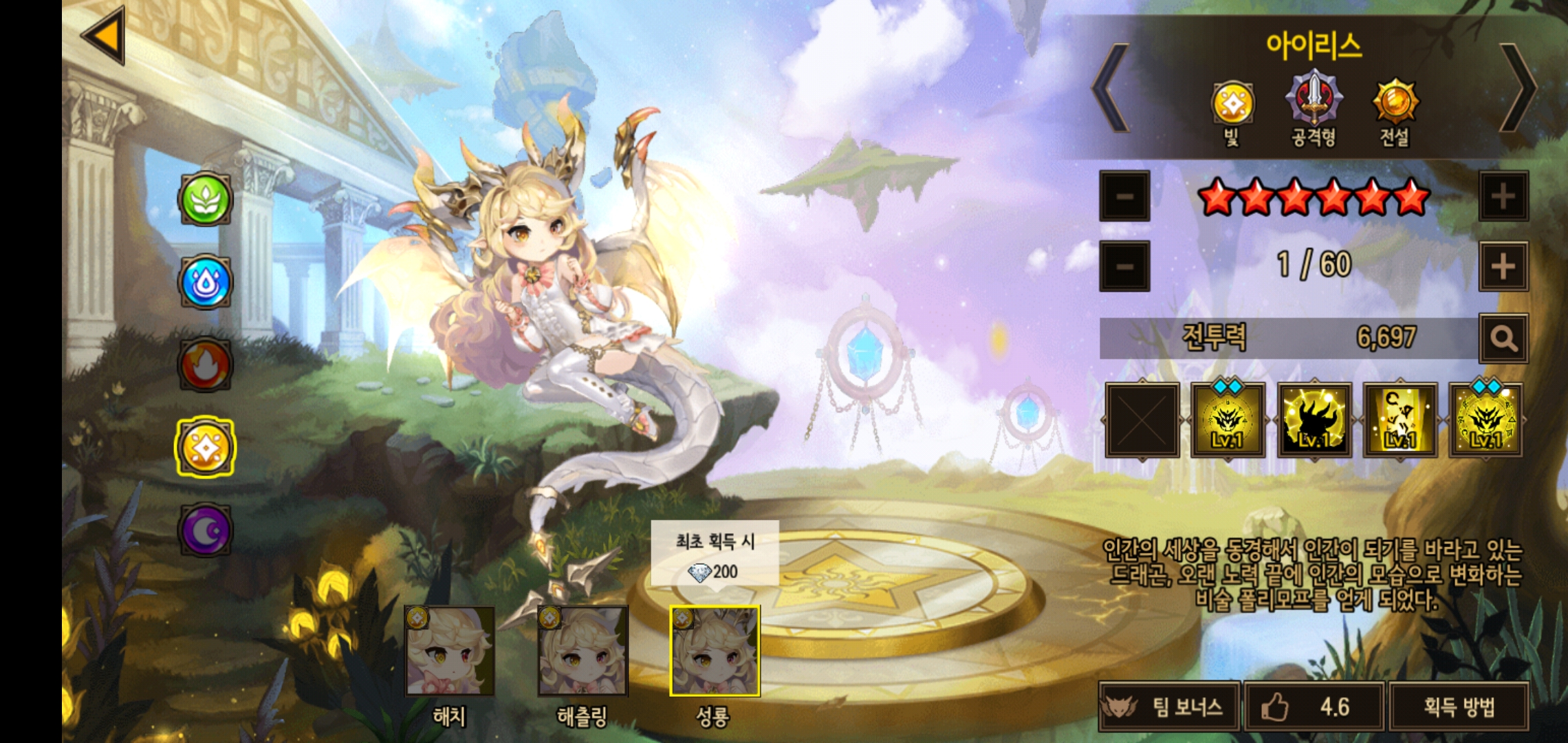The image size is (1568, 743).
Task: Open combat power details magnifier
Action: pos(1503,338)
